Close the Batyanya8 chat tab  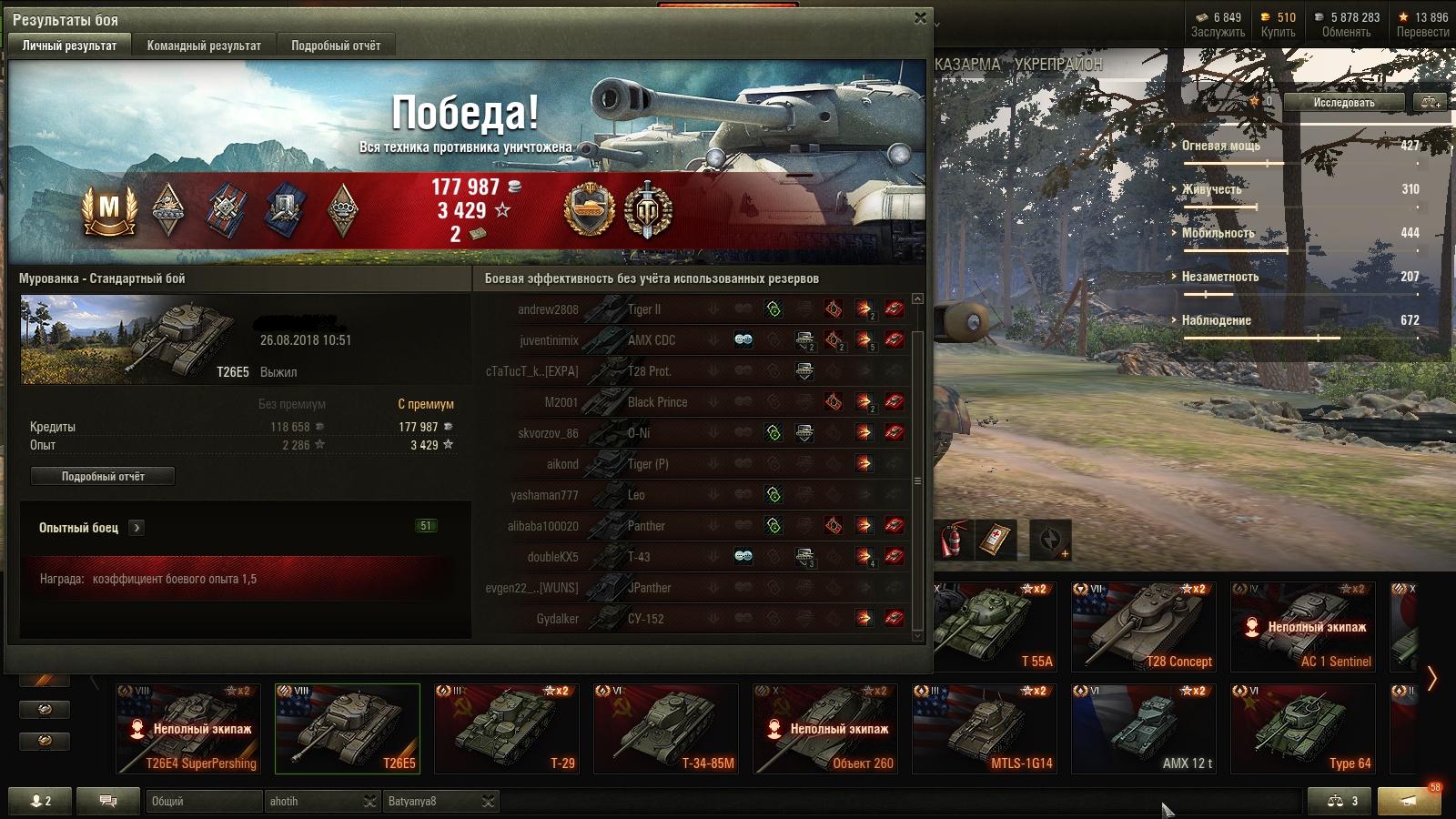point(489,801)
